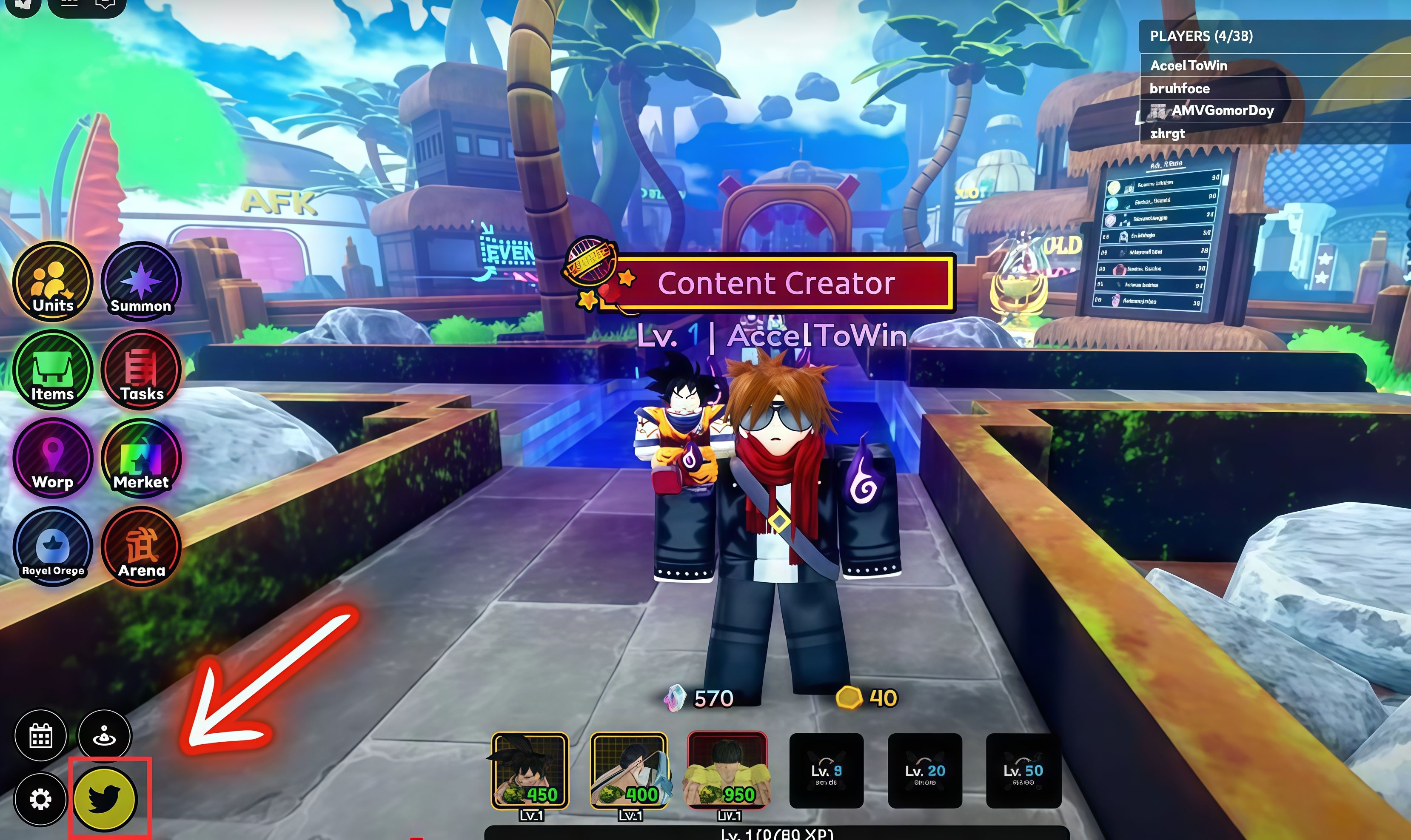
Task: Open the gear settings icon
Action: point(41,799)
